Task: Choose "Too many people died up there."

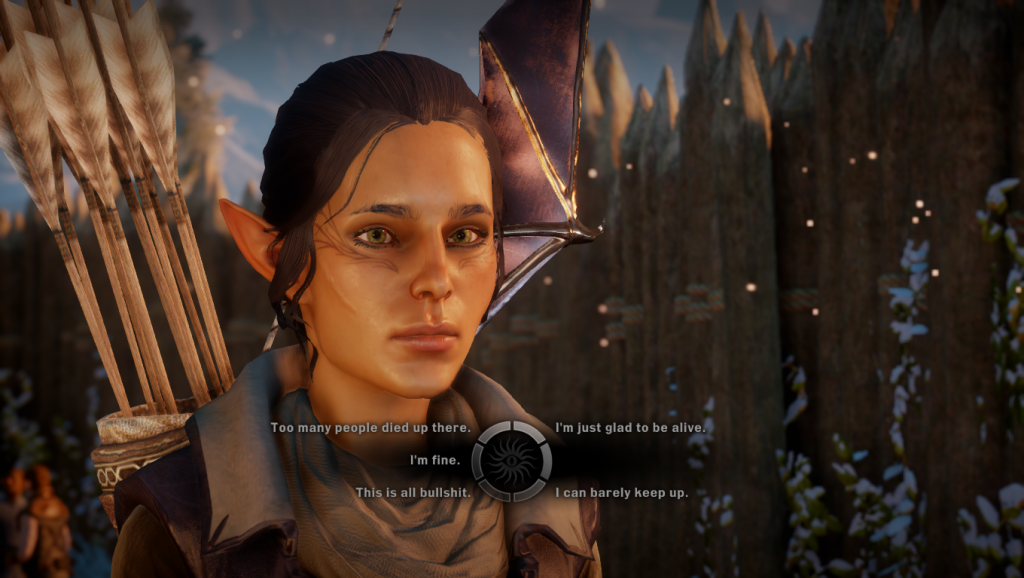Action: (x=370, y=428)
